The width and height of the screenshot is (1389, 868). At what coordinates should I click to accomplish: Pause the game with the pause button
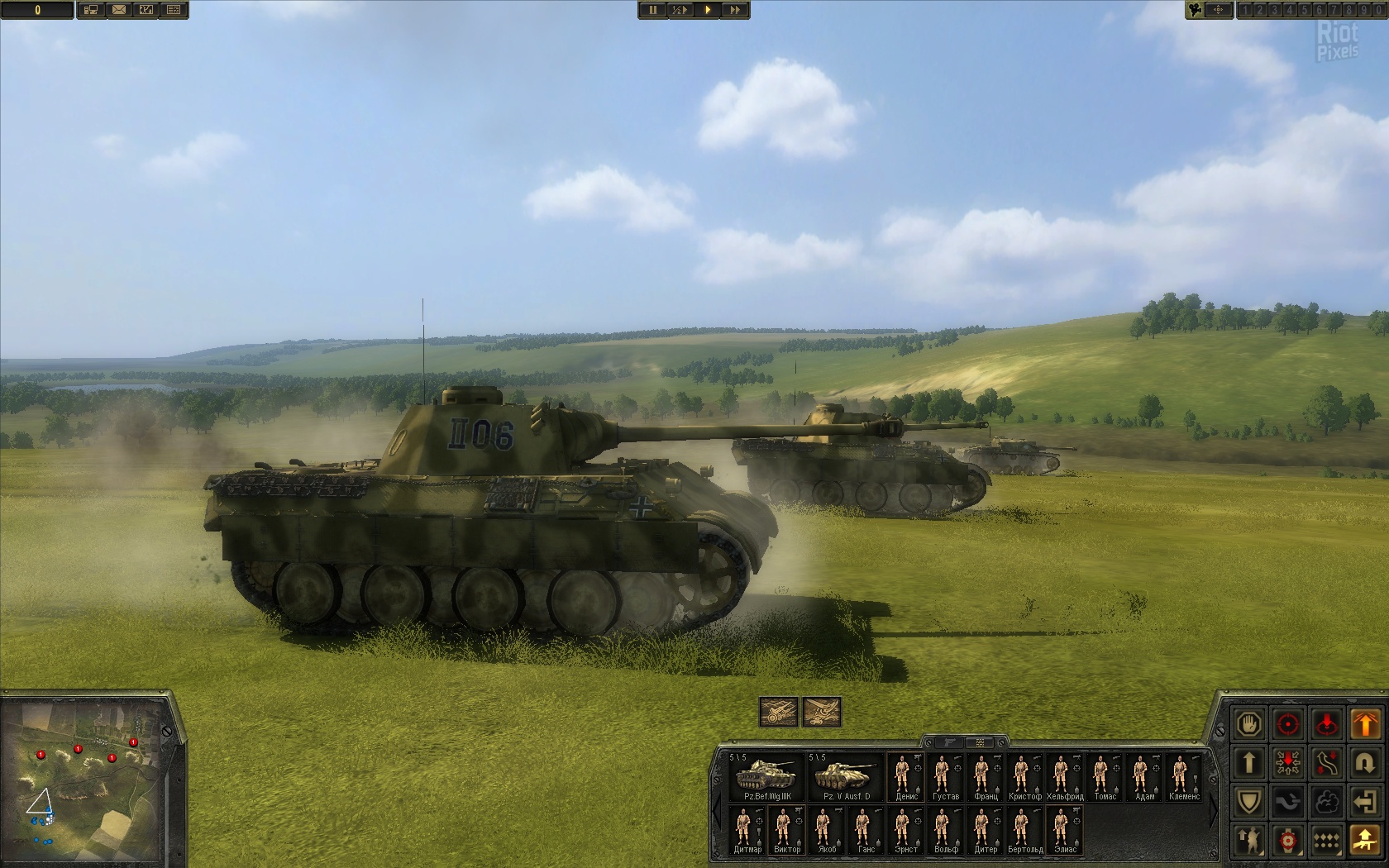coord(652,10)
